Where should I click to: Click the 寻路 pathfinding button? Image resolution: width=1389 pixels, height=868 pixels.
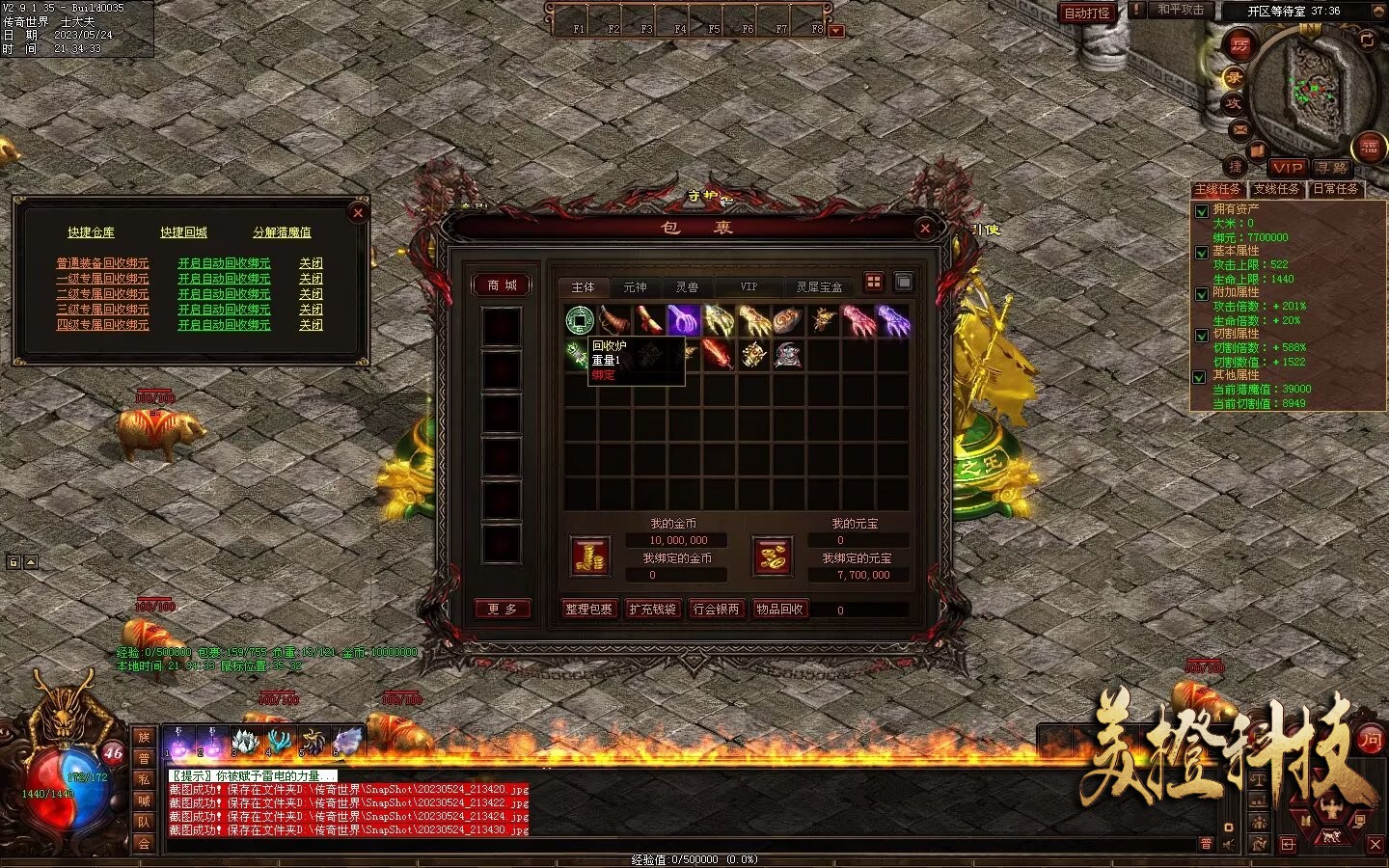click(1332, 168)
